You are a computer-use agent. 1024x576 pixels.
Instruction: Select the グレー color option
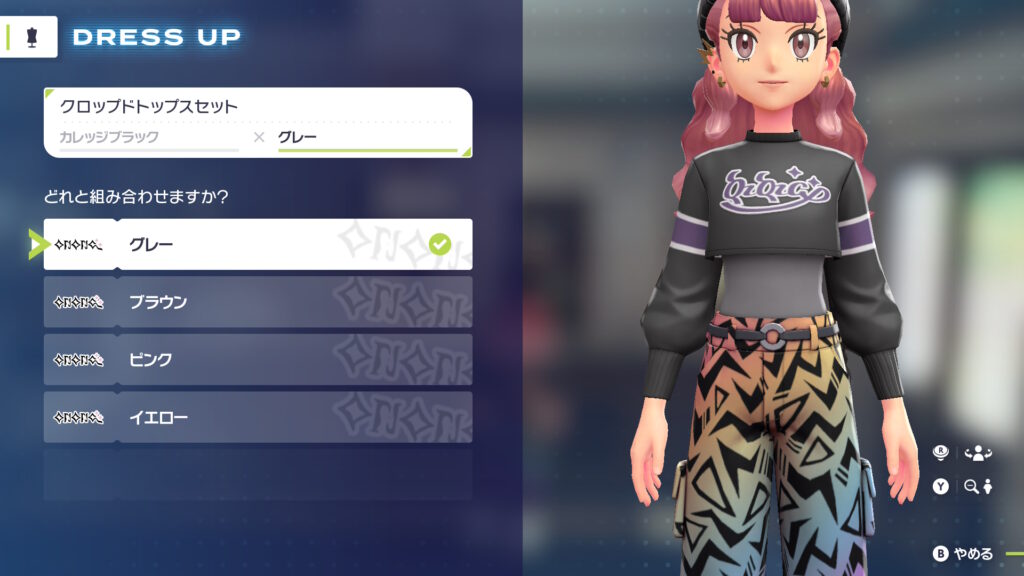pos(258,244)
